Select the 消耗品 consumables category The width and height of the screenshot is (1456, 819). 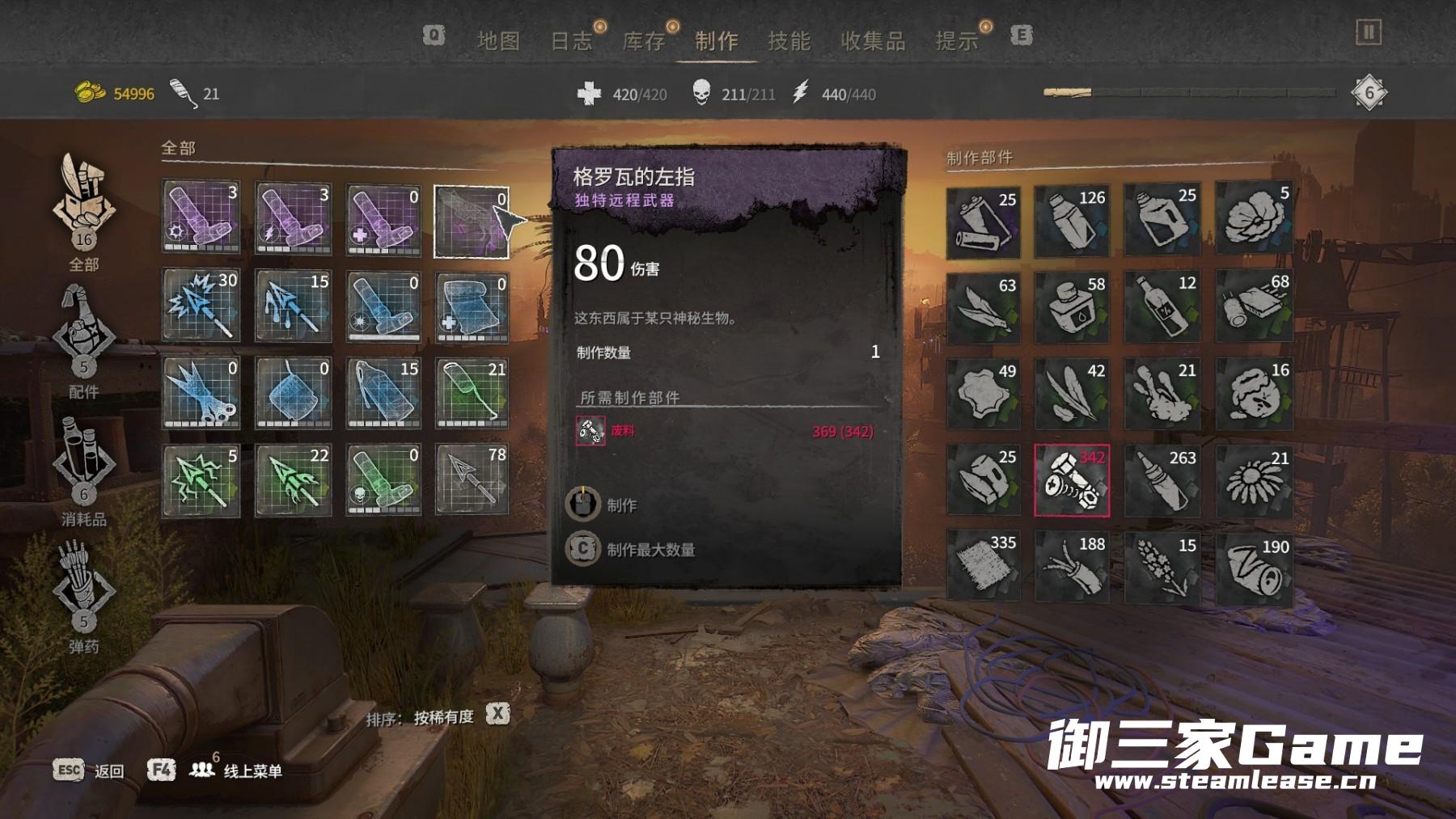click(84, 467)
